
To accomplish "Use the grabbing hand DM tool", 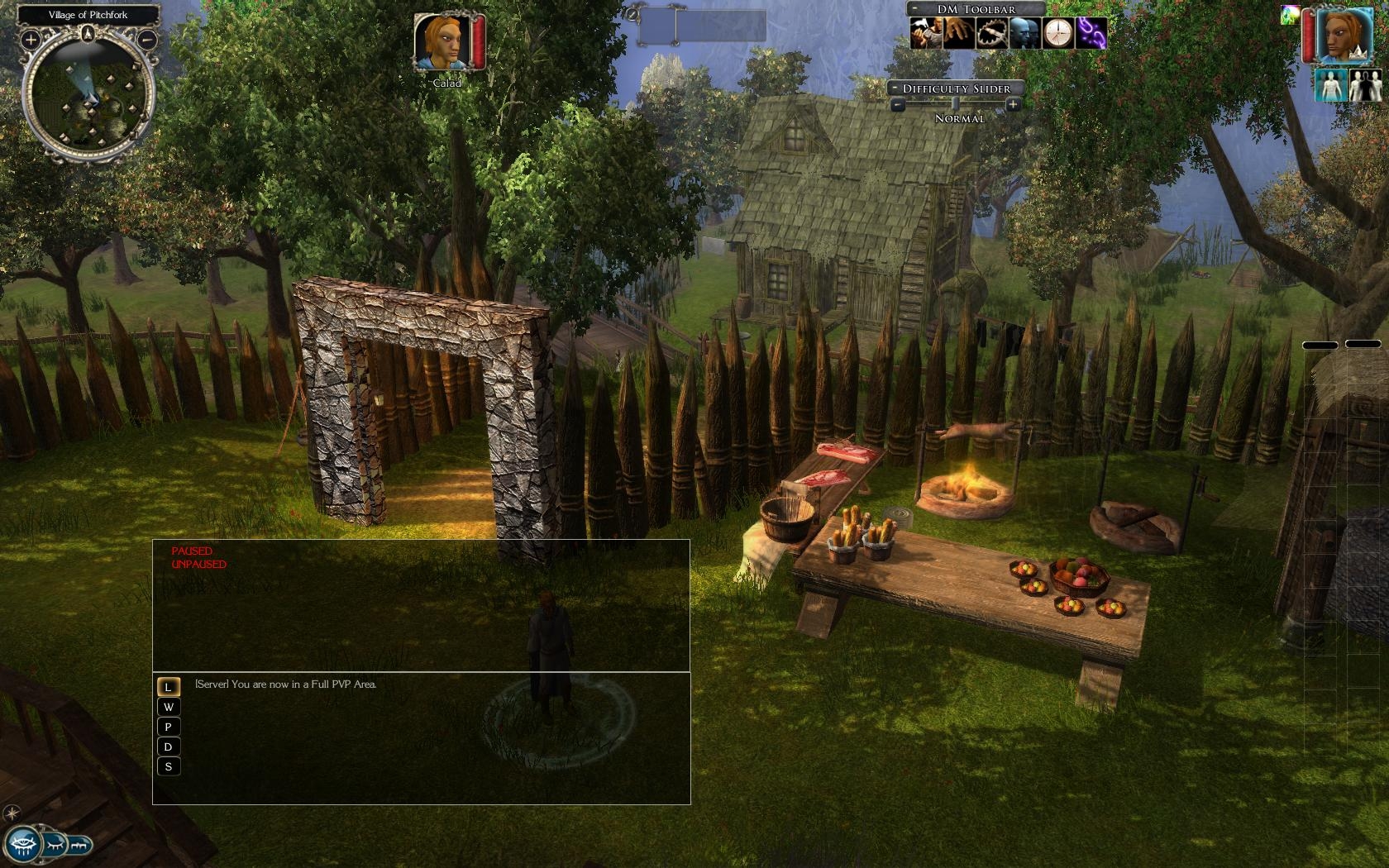I will [x=959, y=33].
